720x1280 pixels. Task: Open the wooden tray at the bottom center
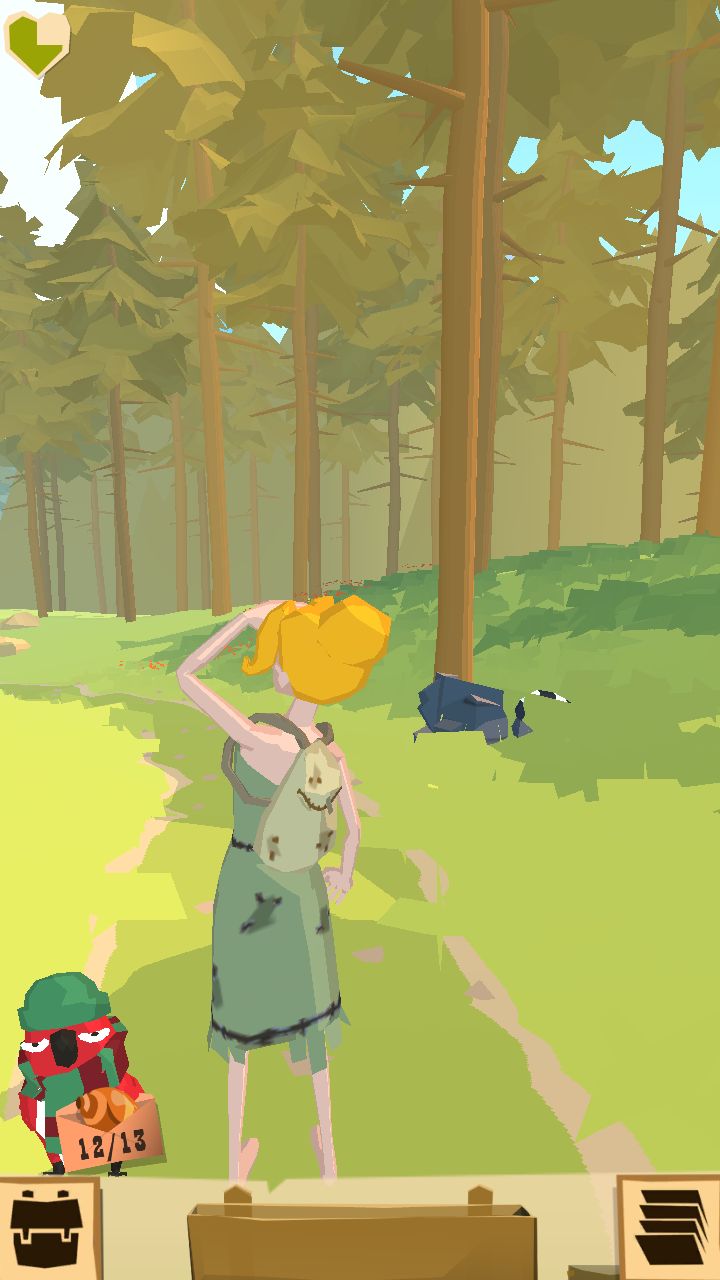pyautogui.click(x=360, y=1238)
